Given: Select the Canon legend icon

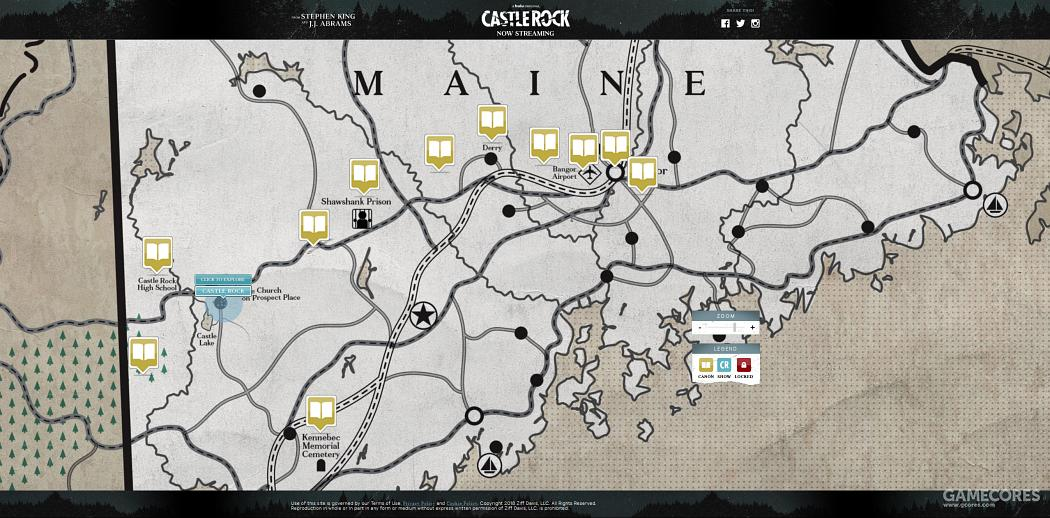Looking at the screenshot, I should click(x=706, y=365).
